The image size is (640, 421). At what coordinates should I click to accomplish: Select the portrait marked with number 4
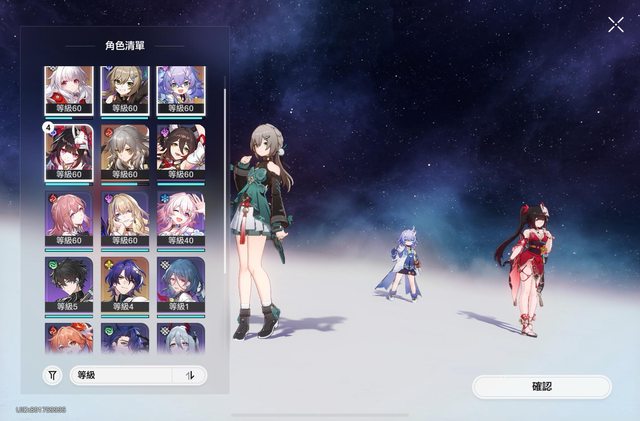tap(69, 152)
